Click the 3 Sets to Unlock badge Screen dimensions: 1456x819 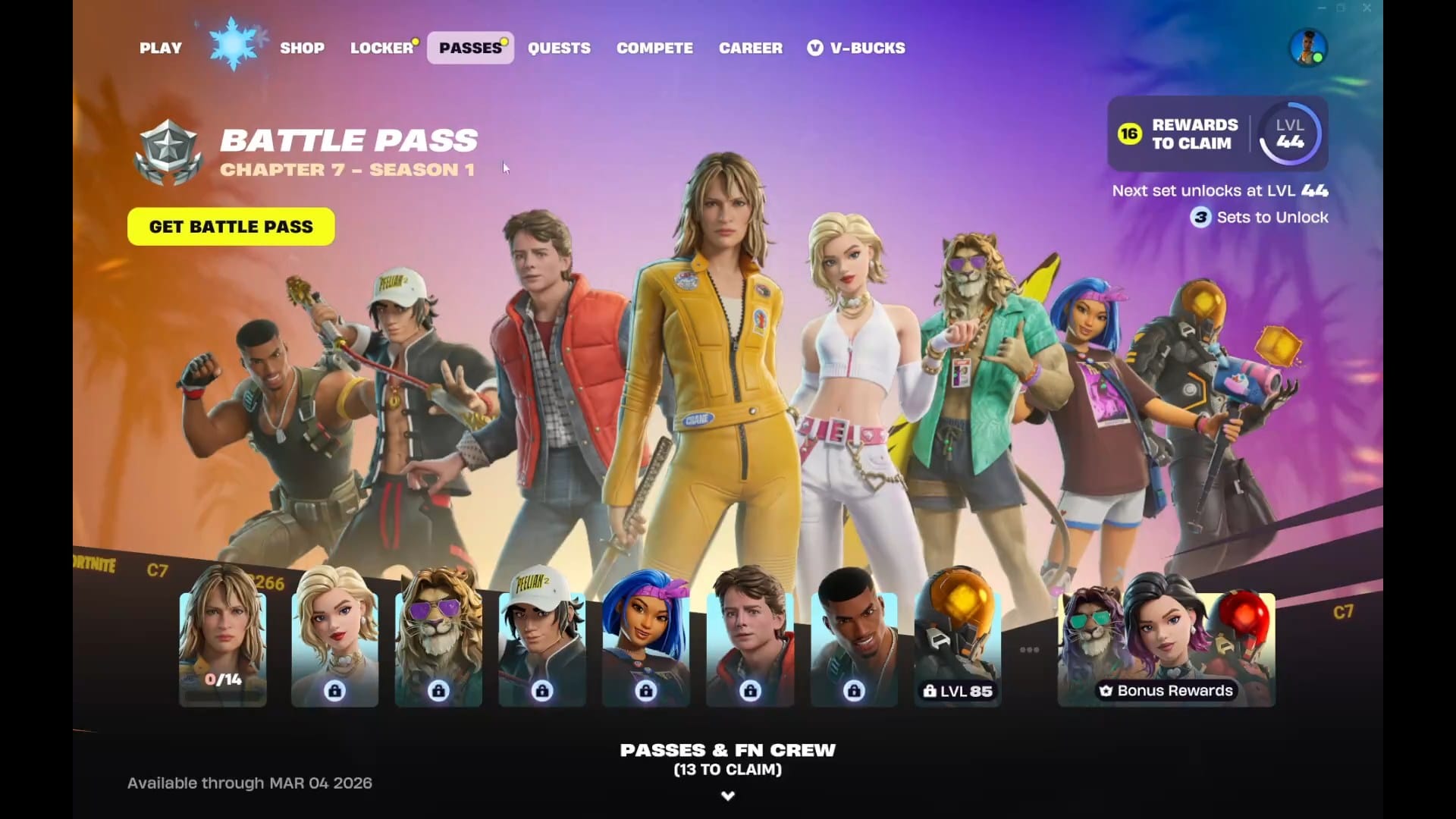point(1200,218)
